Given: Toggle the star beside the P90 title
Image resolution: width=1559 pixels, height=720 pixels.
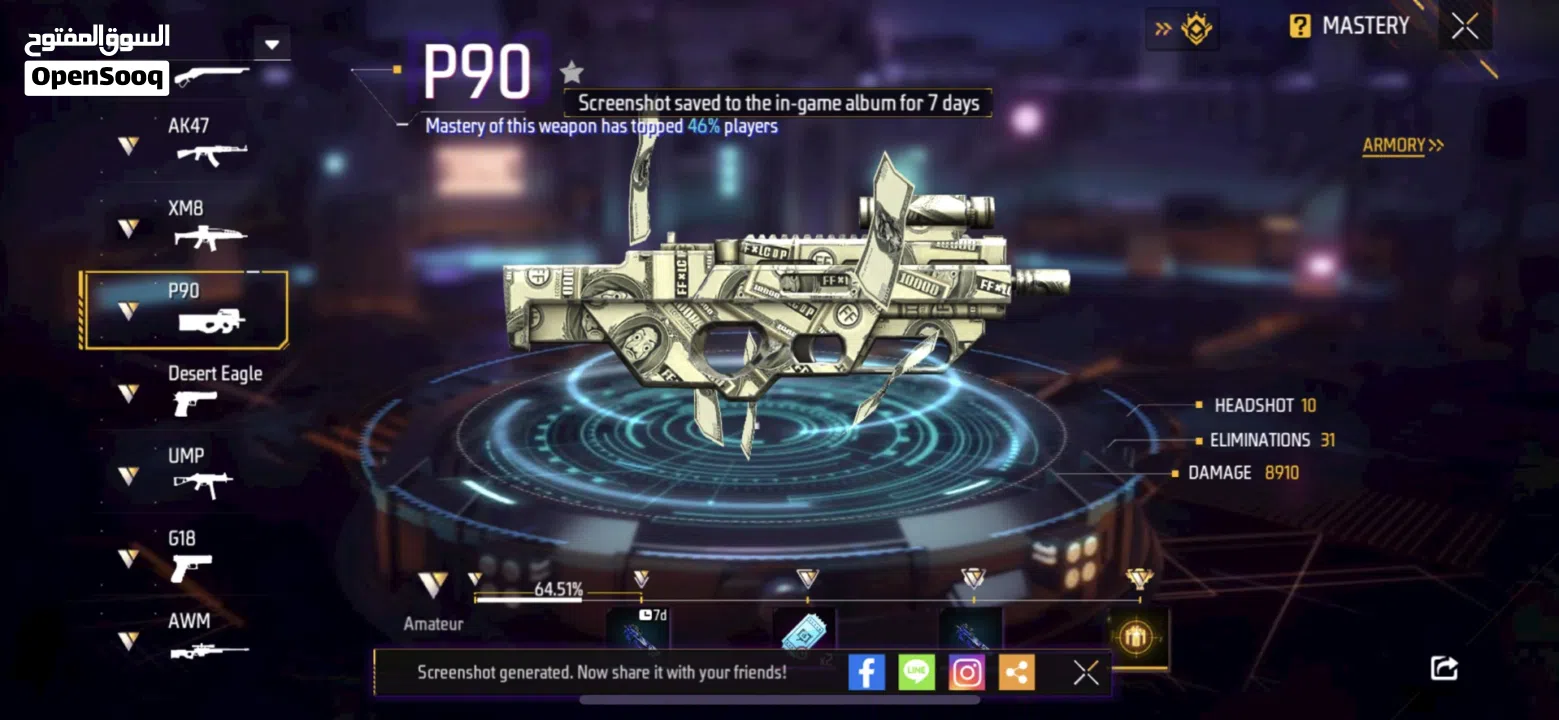Looking at the screenshot, I should click(570, 71).
